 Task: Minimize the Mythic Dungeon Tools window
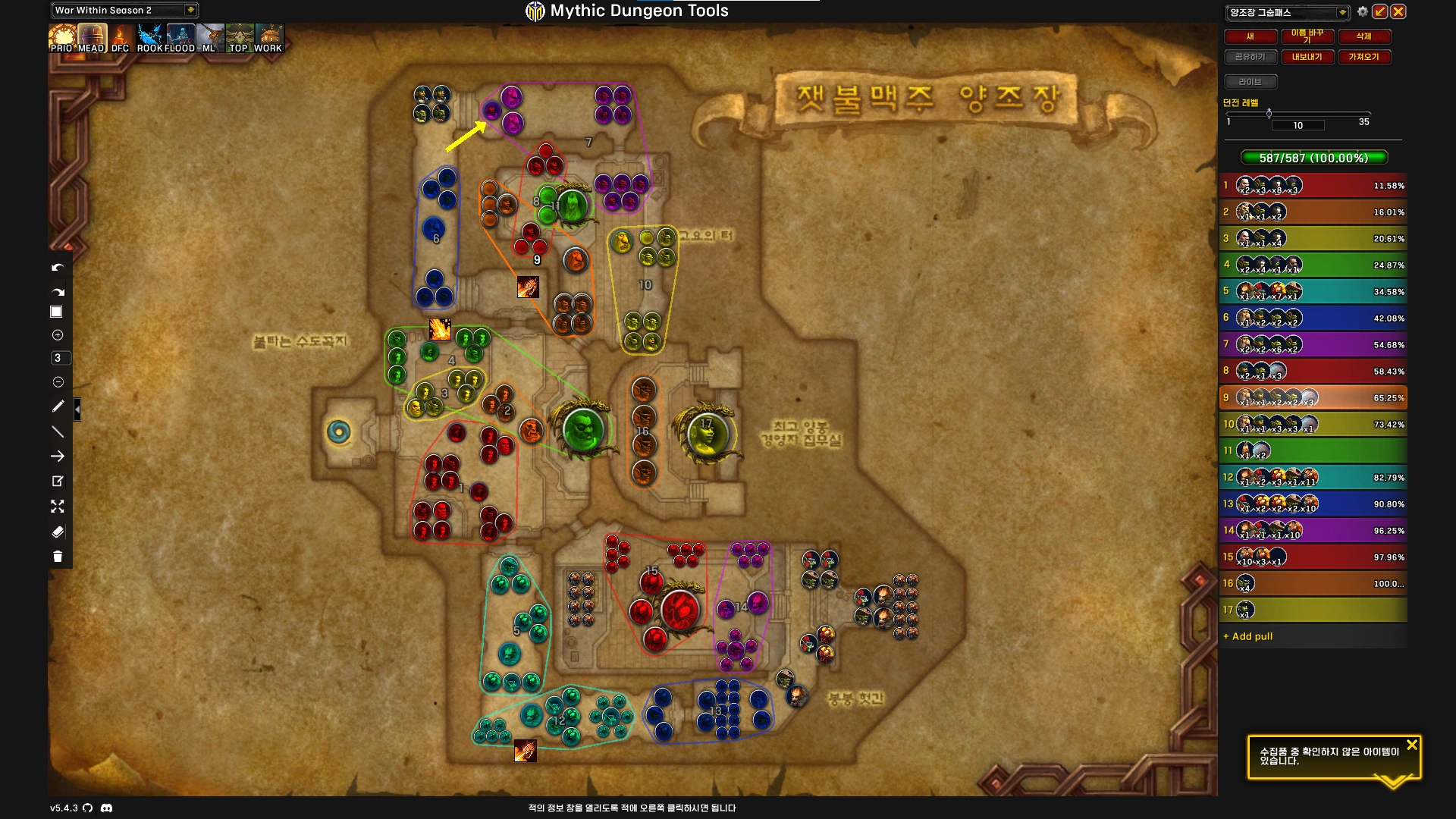tap(1380, 11)
